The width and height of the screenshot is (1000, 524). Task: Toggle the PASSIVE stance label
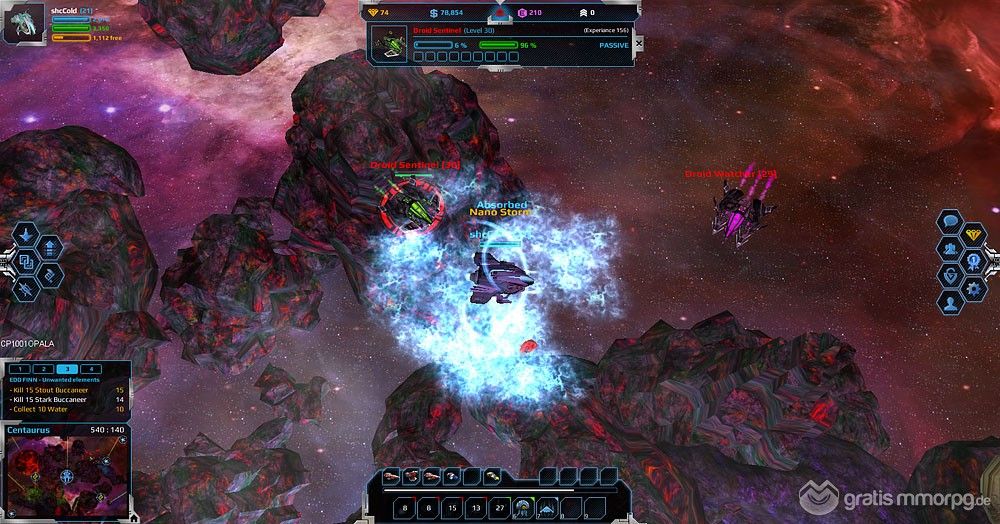[x=613, y=45]
